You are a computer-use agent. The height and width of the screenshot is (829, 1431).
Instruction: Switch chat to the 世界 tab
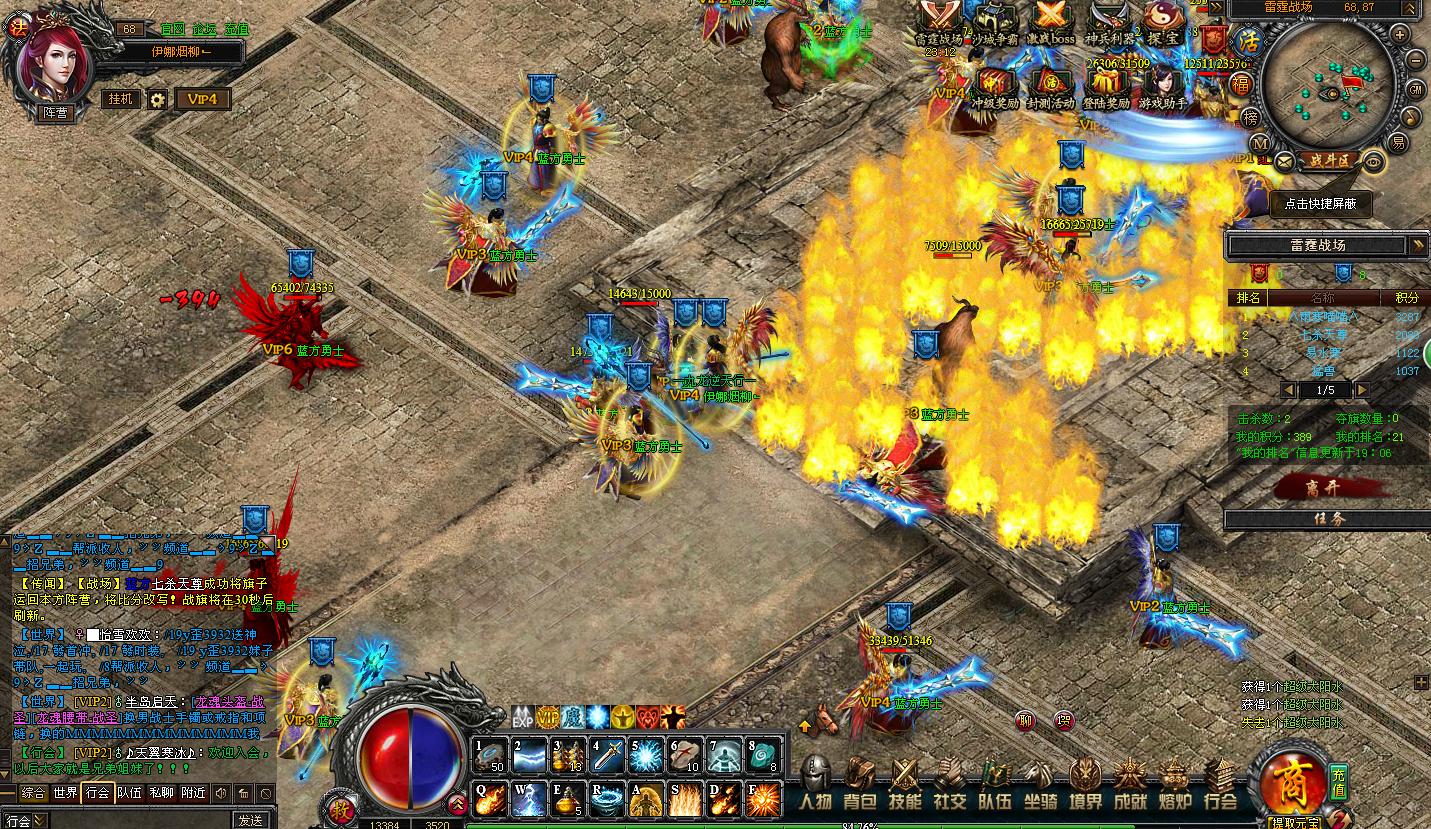click(65, 793)
